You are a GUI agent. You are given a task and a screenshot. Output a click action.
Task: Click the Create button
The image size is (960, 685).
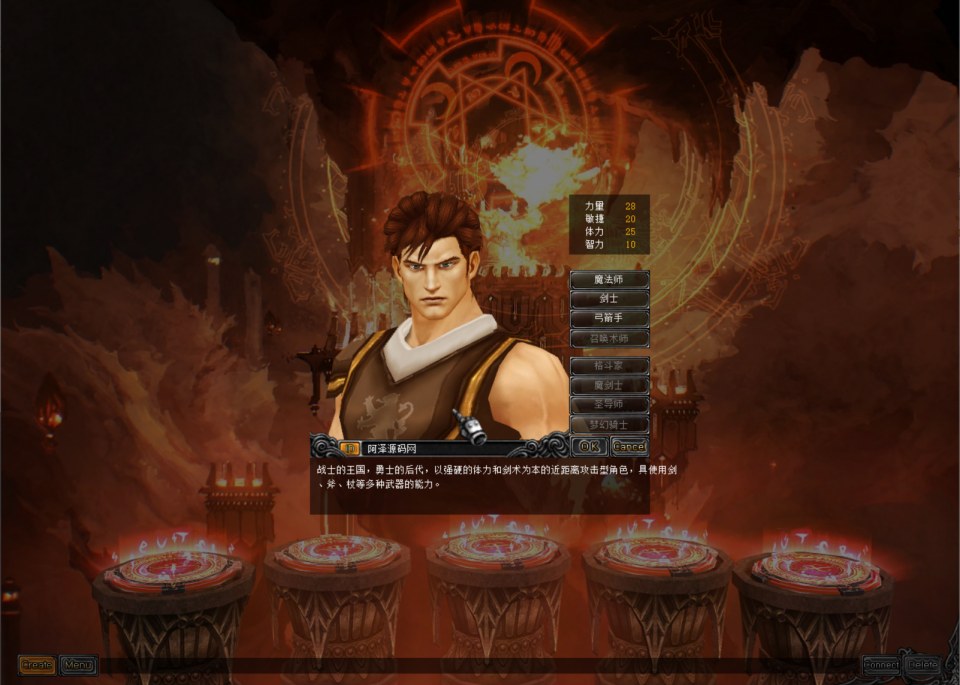coord(37,664)
